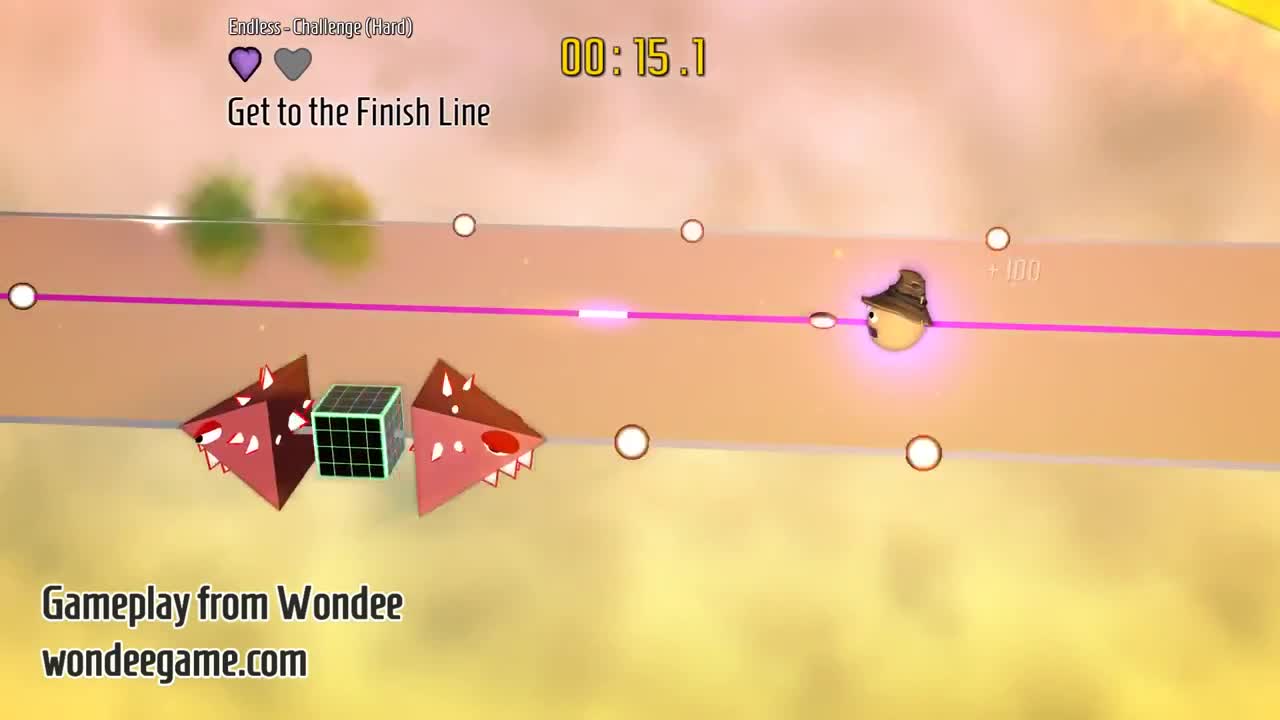Click the white orb below the right enemy

[x=631, y=444]
